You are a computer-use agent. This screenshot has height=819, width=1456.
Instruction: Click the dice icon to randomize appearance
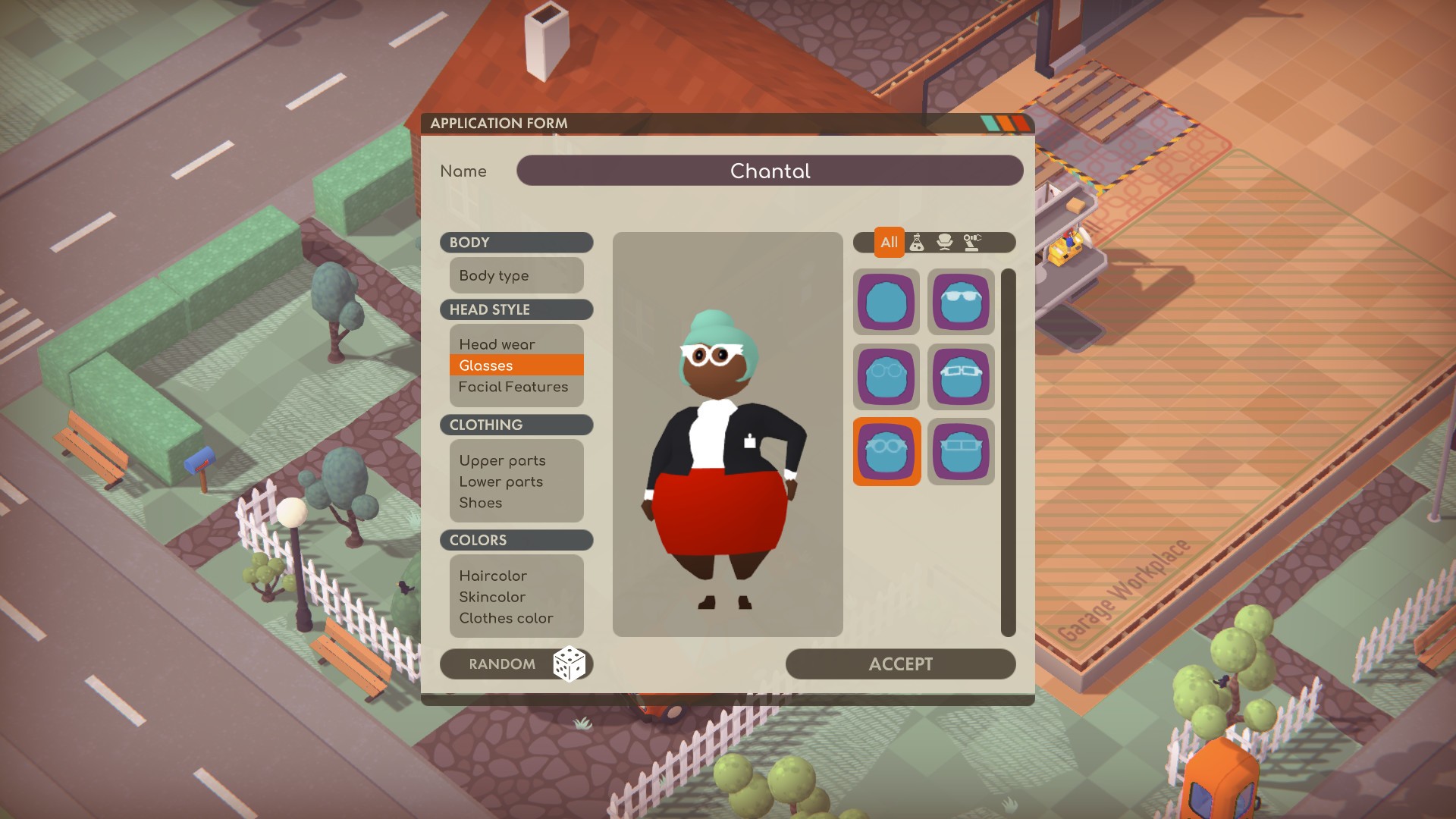tap(571, 664)
